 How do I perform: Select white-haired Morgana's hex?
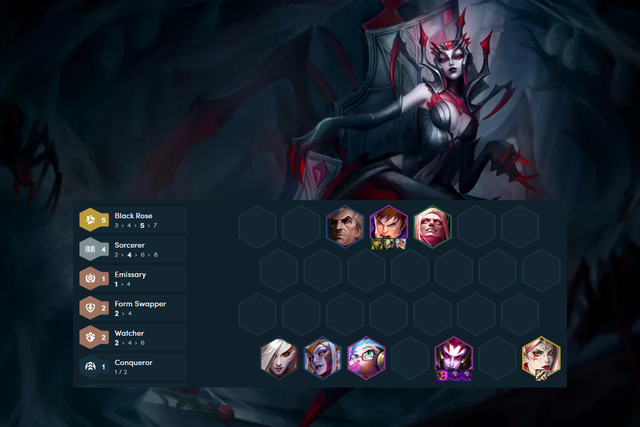[278, 357]
